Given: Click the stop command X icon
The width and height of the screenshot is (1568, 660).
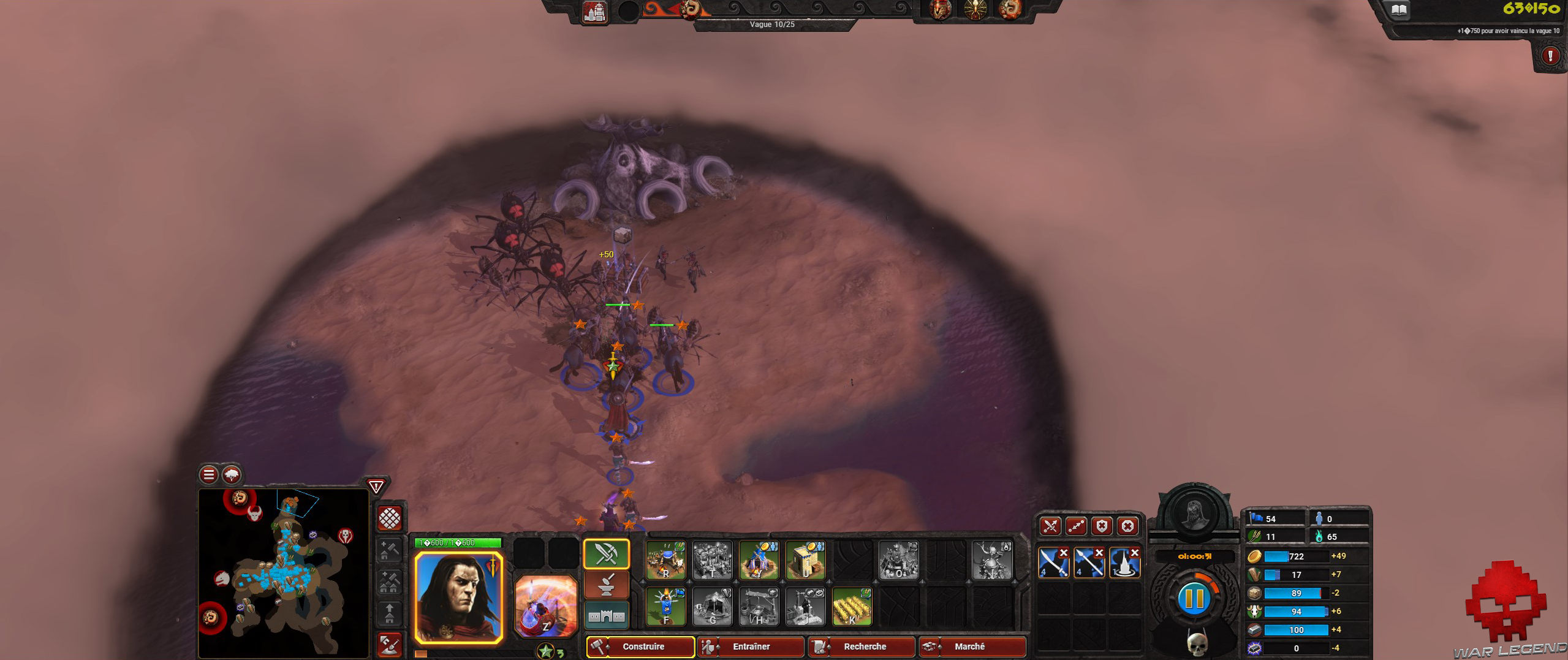Looking at the screenshot, I should (x=1127, y=526).
